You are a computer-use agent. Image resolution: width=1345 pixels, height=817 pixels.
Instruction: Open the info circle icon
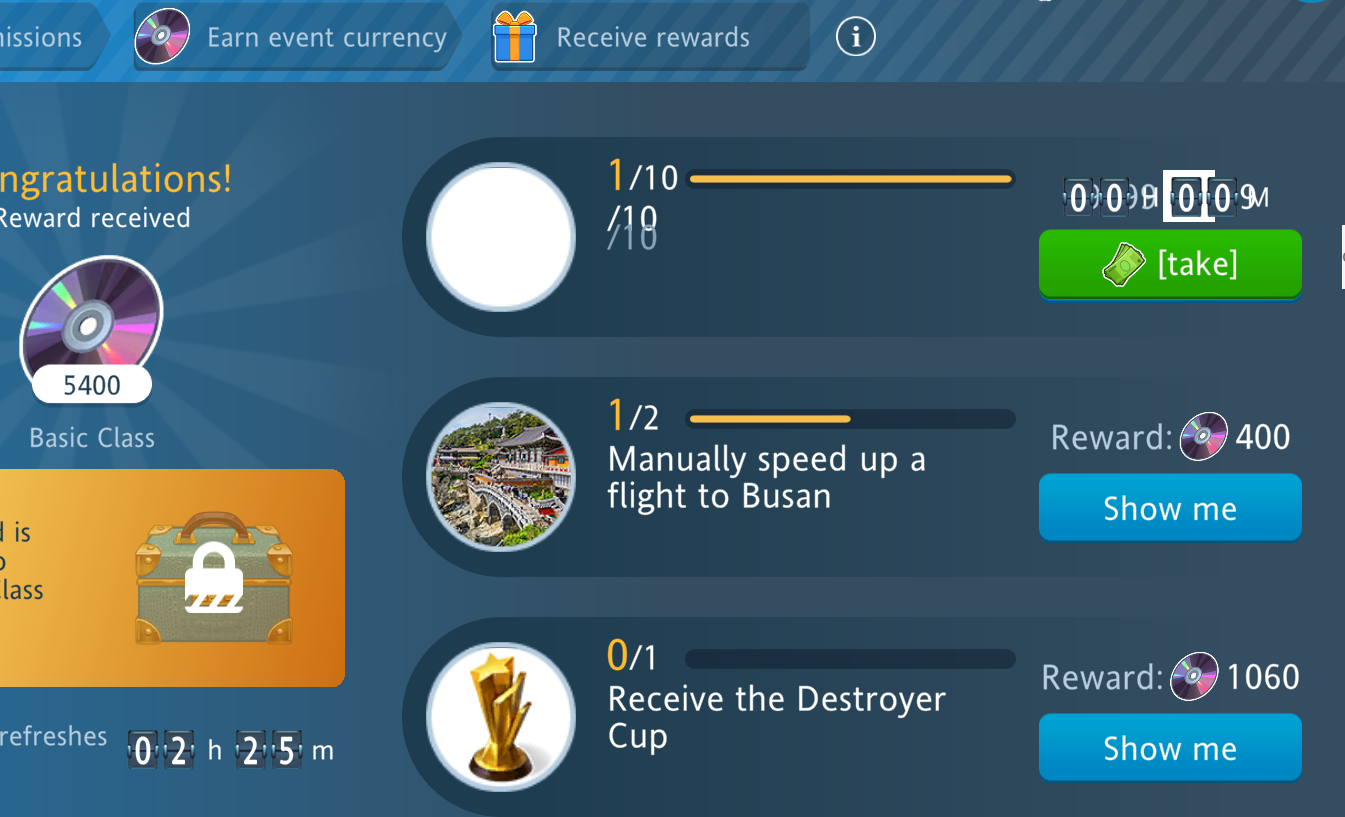click(x=855, y=38)
